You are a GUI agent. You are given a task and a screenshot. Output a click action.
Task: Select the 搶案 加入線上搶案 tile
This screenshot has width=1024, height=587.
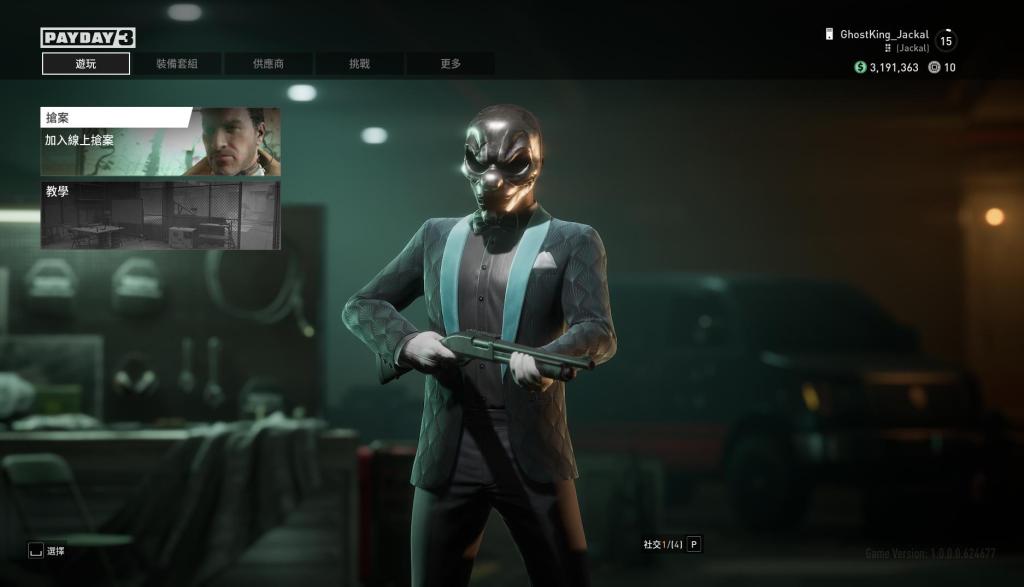coord(160,141)
